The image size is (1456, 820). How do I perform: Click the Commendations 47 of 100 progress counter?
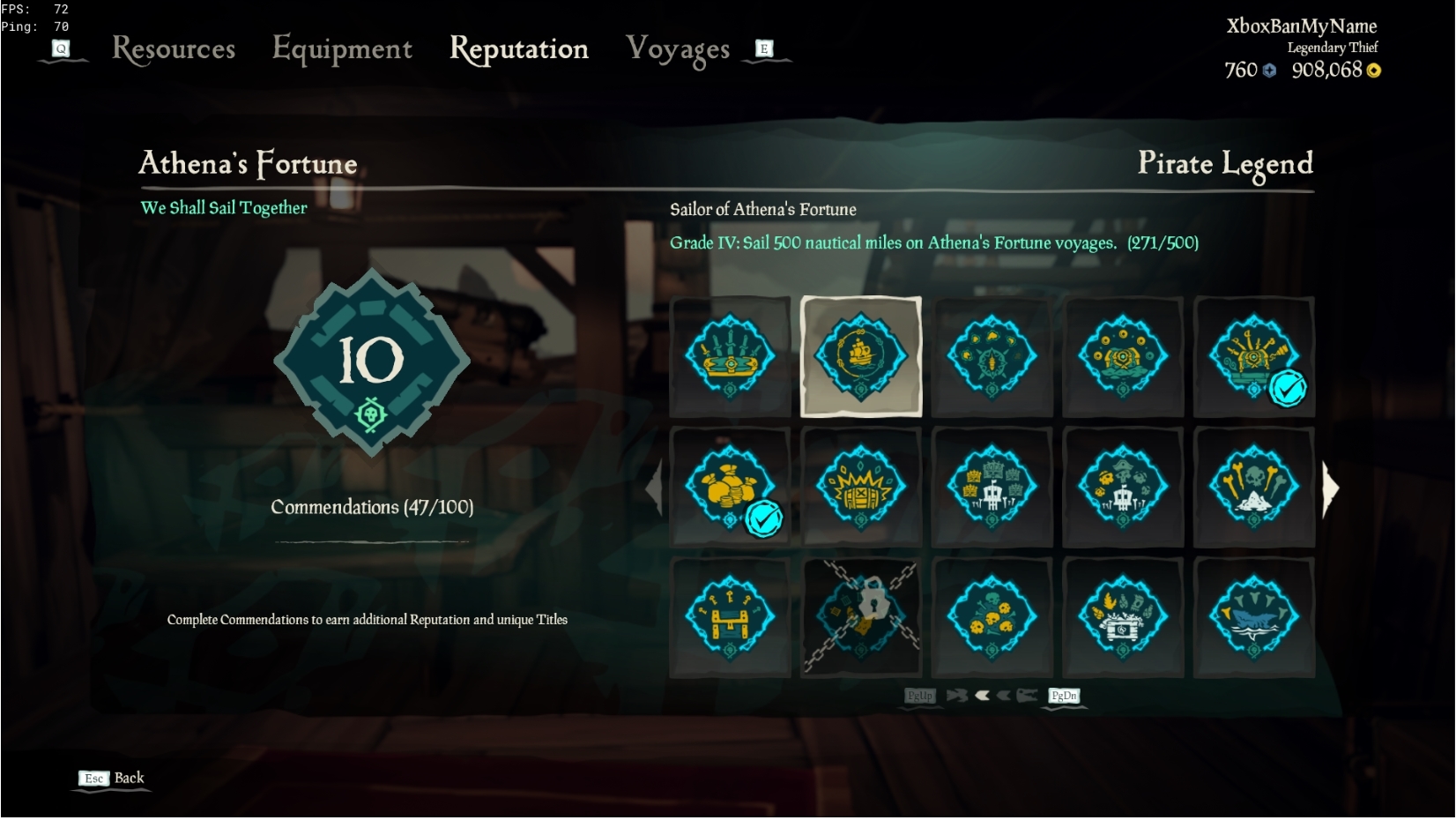(372, 507)
